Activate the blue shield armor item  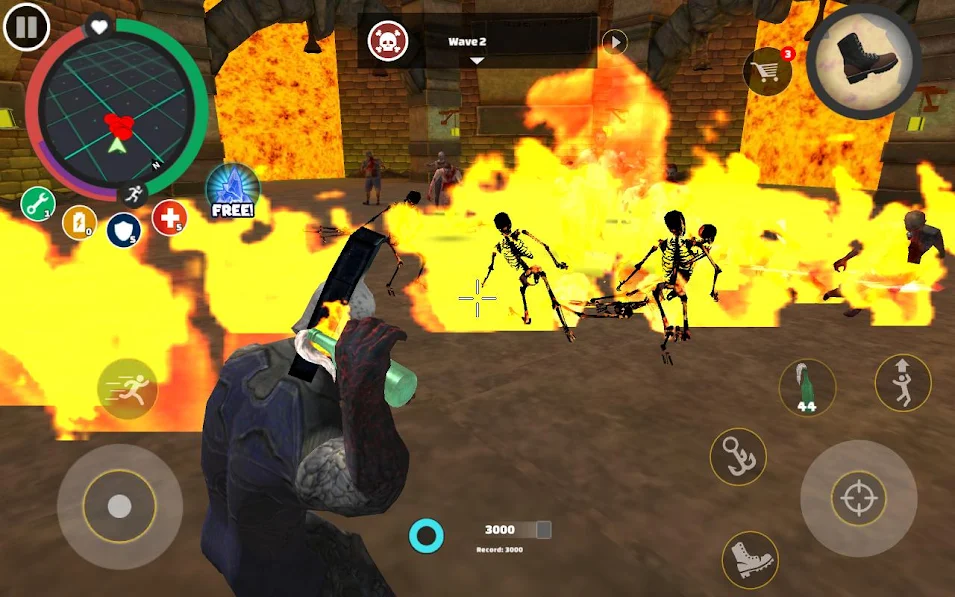123,229
